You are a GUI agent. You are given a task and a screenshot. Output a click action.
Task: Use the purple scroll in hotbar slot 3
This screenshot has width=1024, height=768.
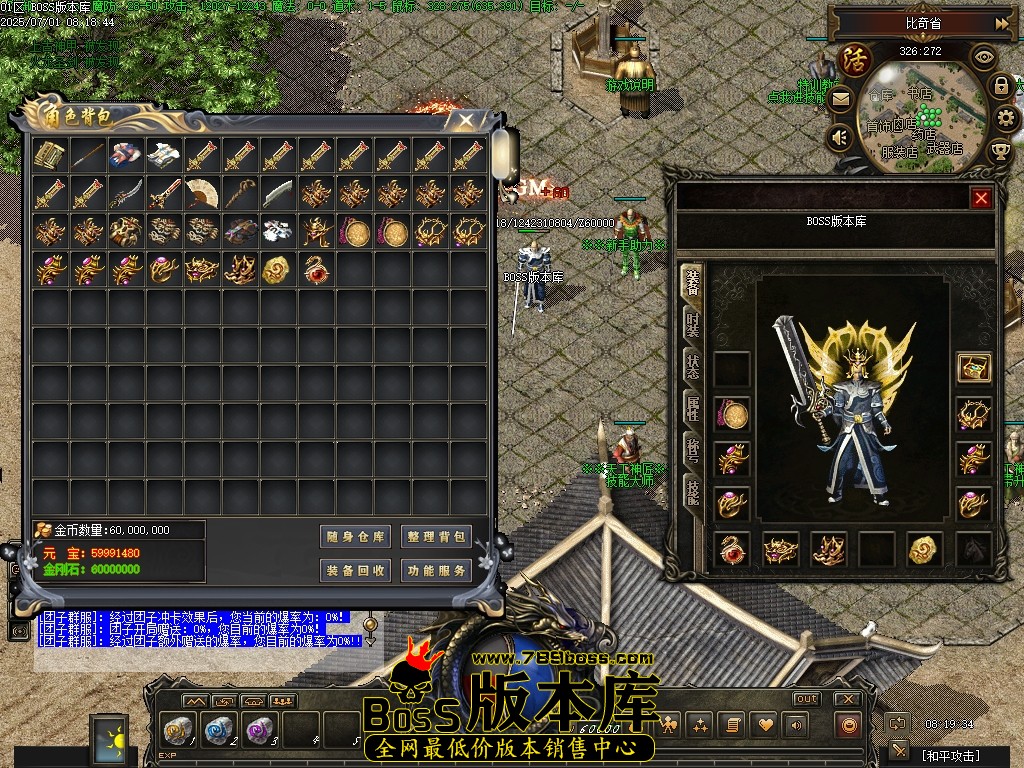(x=258, y=728)
